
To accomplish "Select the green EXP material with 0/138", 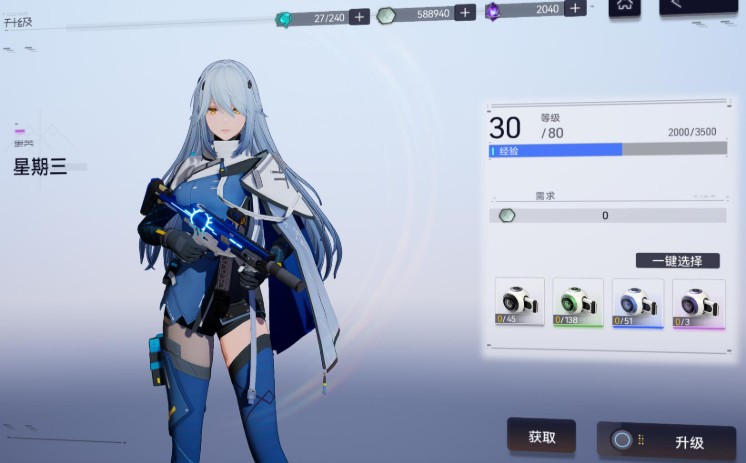I will (x=578, y=302).
